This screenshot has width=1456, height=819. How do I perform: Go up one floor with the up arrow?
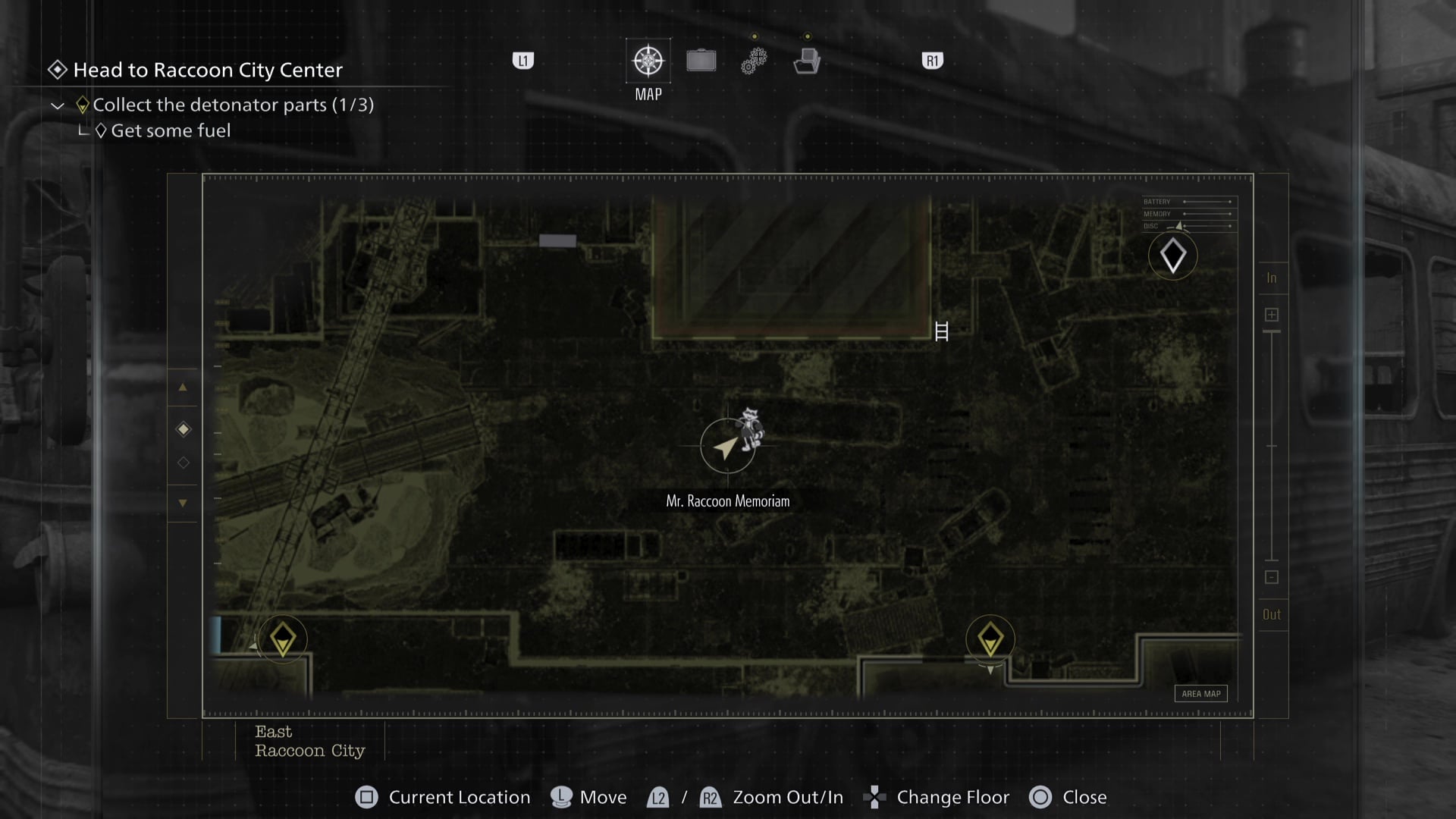pyautogui.click(x=183, y=388)
